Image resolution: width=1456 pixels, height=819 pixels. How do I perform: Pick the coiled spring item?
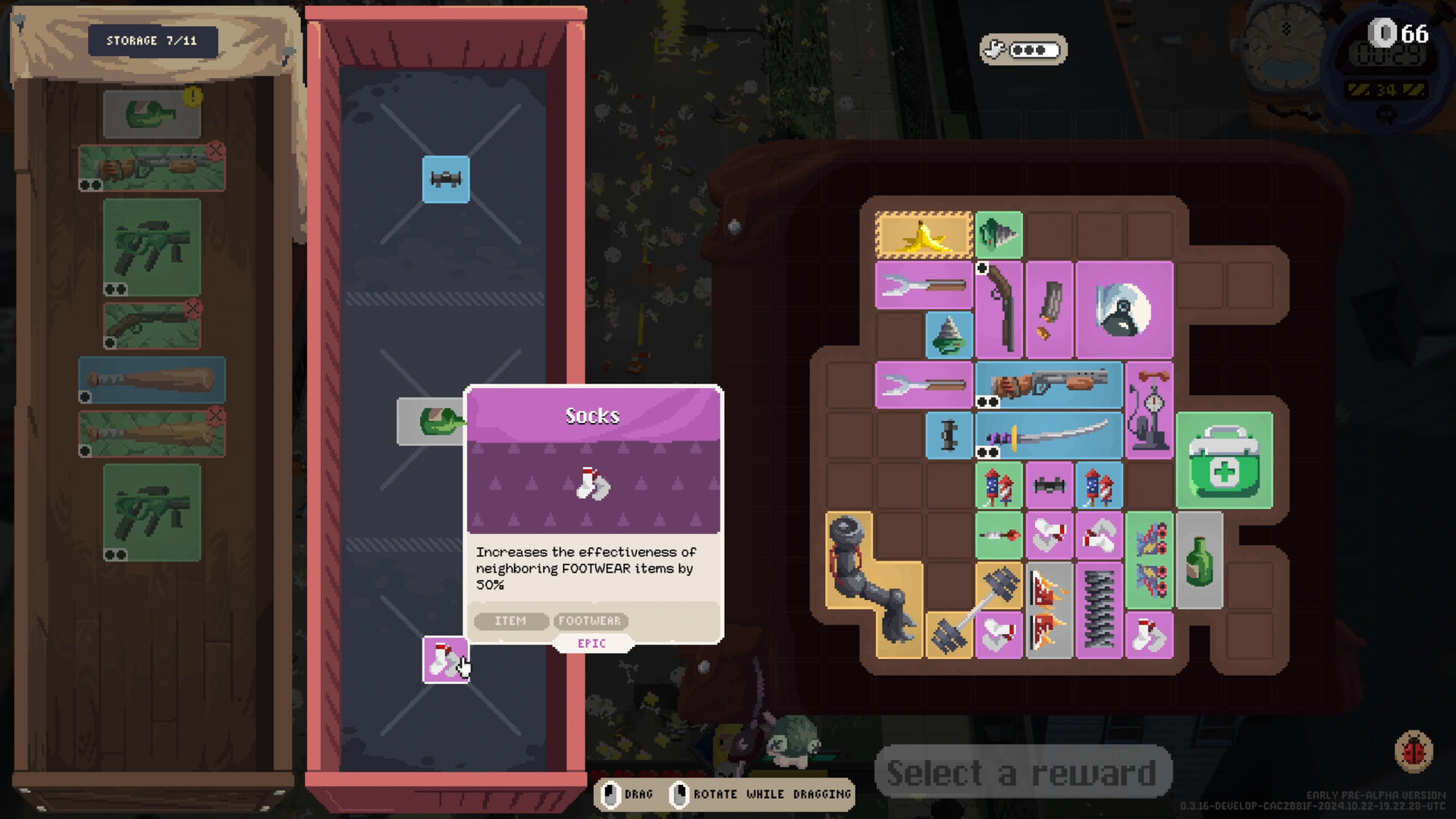[x=1099, y=607]
